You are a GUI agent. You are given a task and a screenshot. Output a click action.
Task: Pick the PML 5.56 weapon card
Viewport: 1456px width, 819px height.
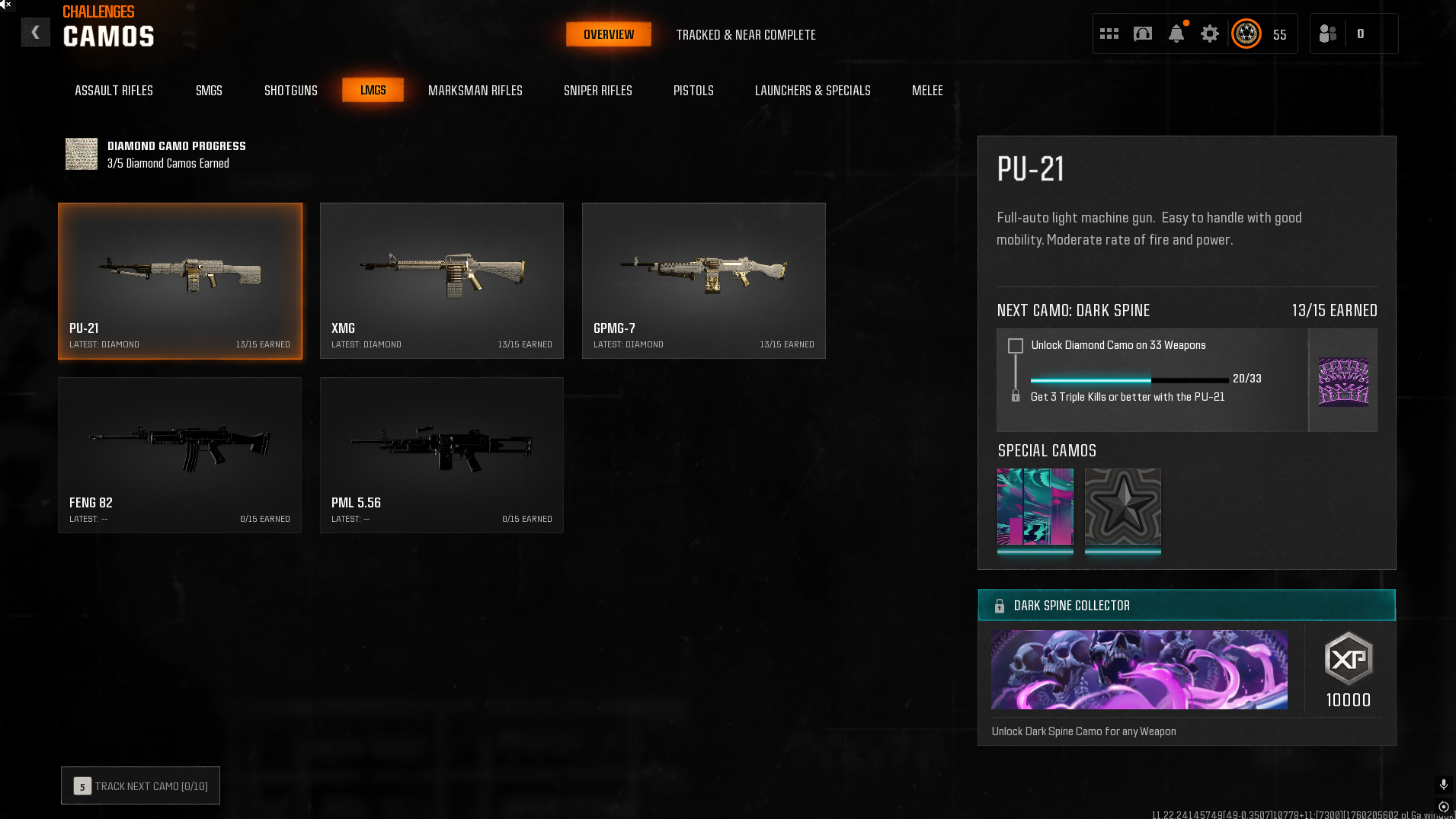click(441, 455)
